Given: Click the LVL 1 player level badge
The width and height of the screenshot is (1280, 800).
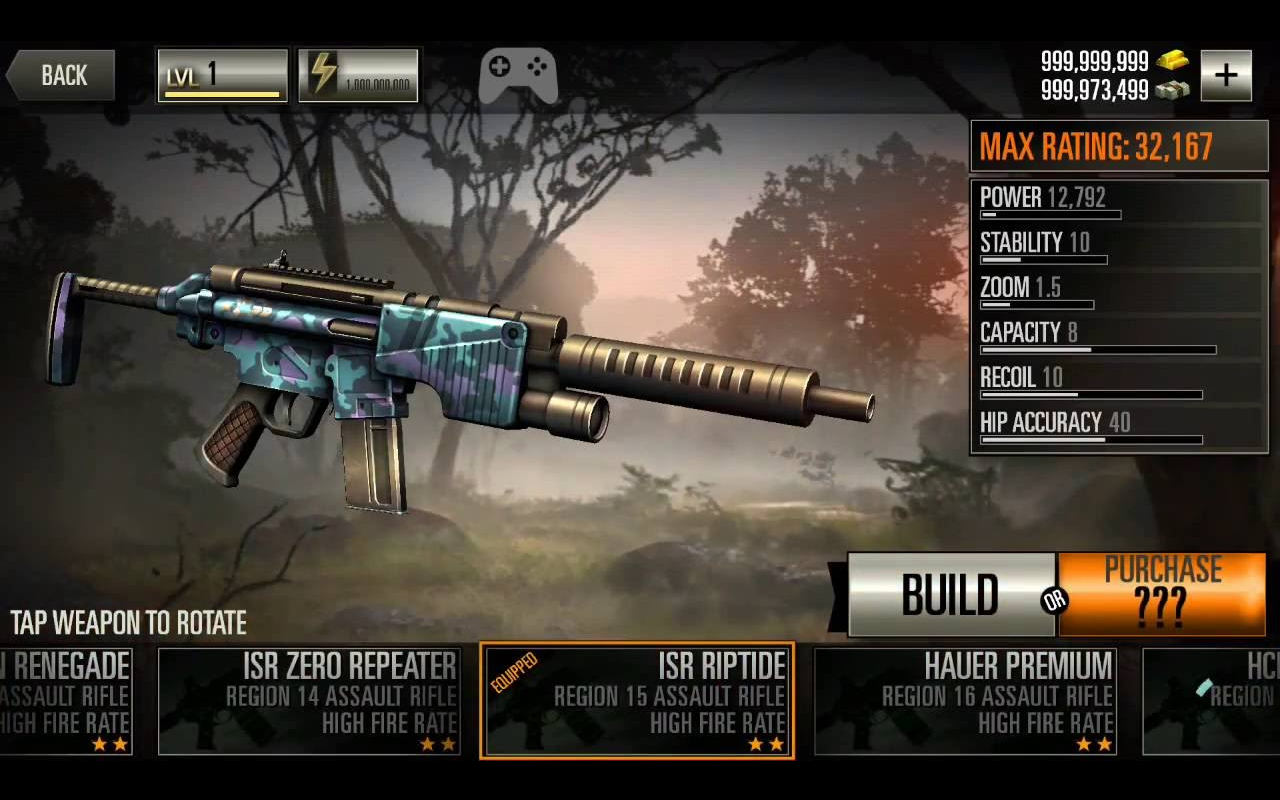Looking at the screenshot, I should pyautogui.click(x=222, y=75).
